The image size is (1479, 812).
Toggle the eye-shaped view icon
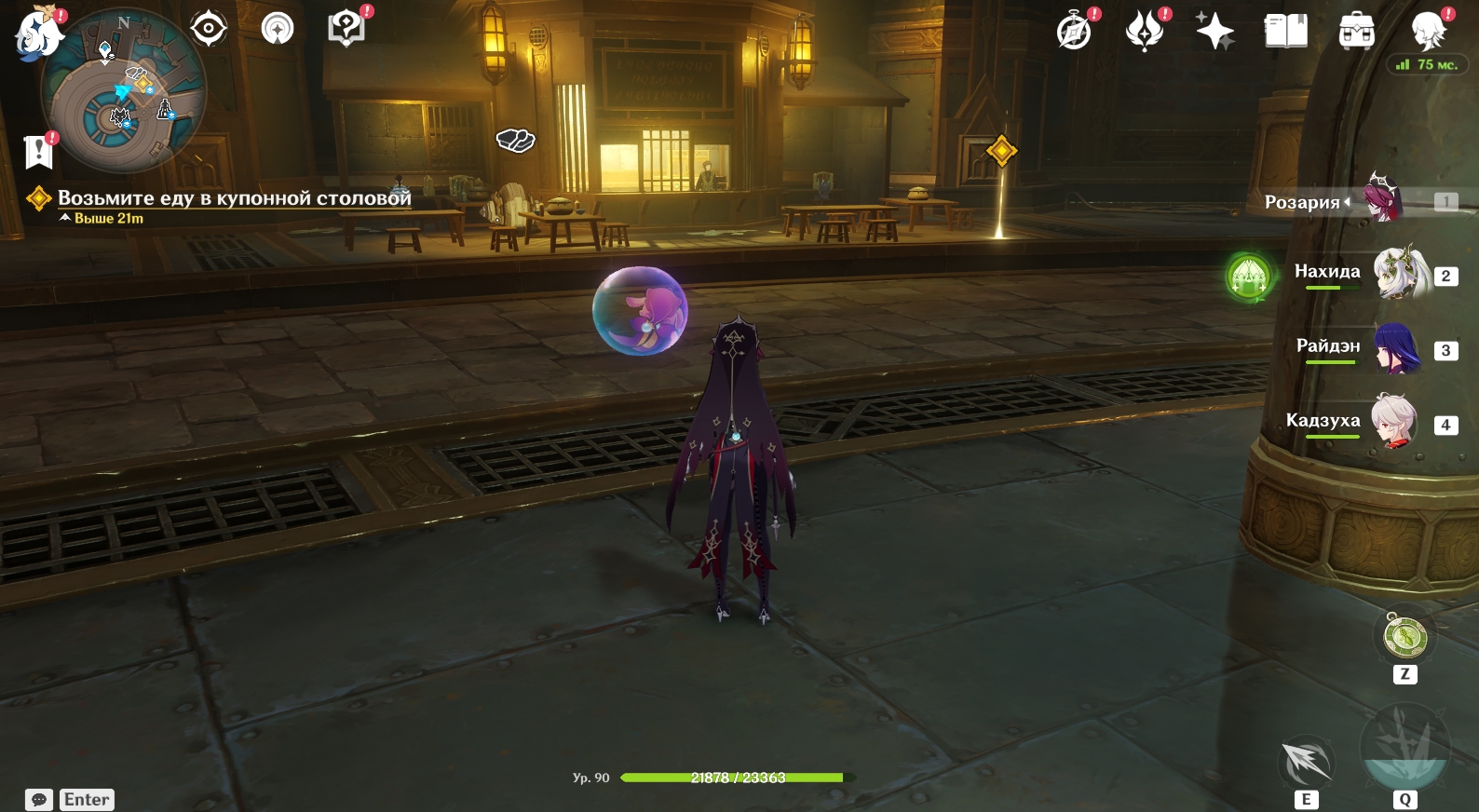pos(208,29)
